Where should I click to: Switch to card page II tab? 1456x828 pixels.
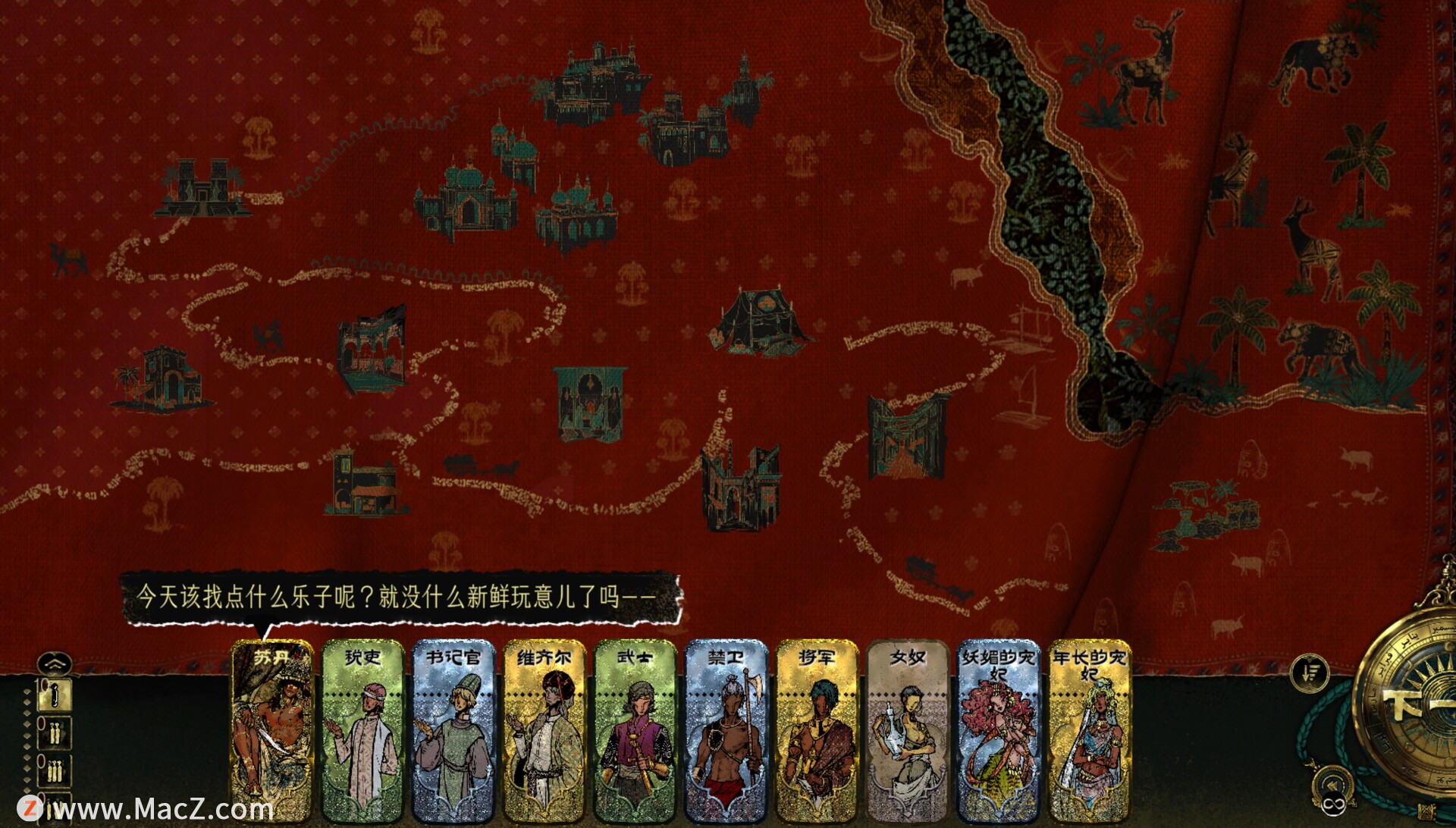coord(55,733)
